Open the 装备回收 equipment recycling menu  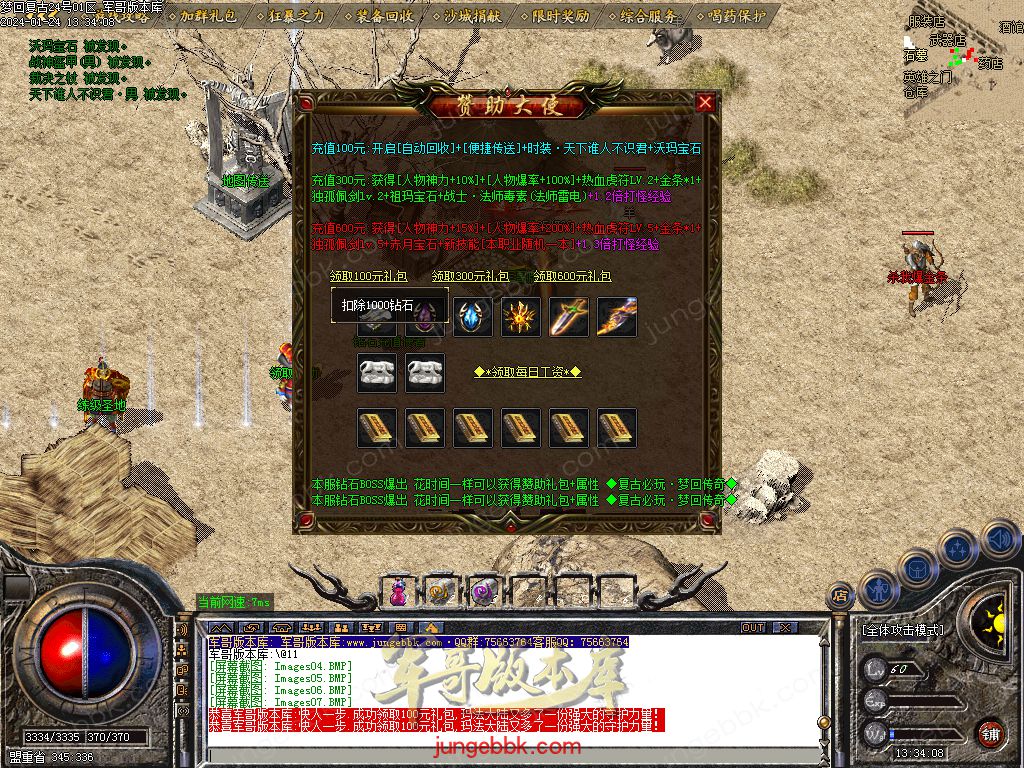pos(384,16)
